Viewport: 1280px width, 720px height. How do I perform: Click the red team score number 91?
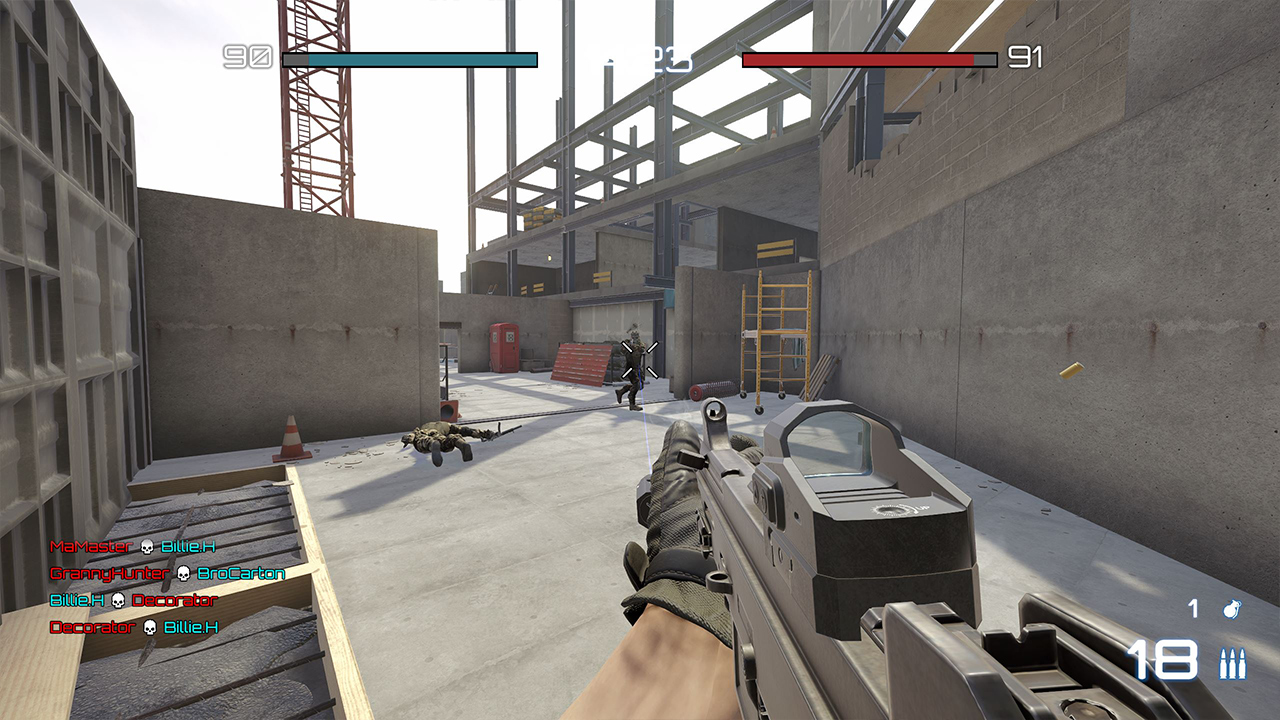[x=1026, y=57]
